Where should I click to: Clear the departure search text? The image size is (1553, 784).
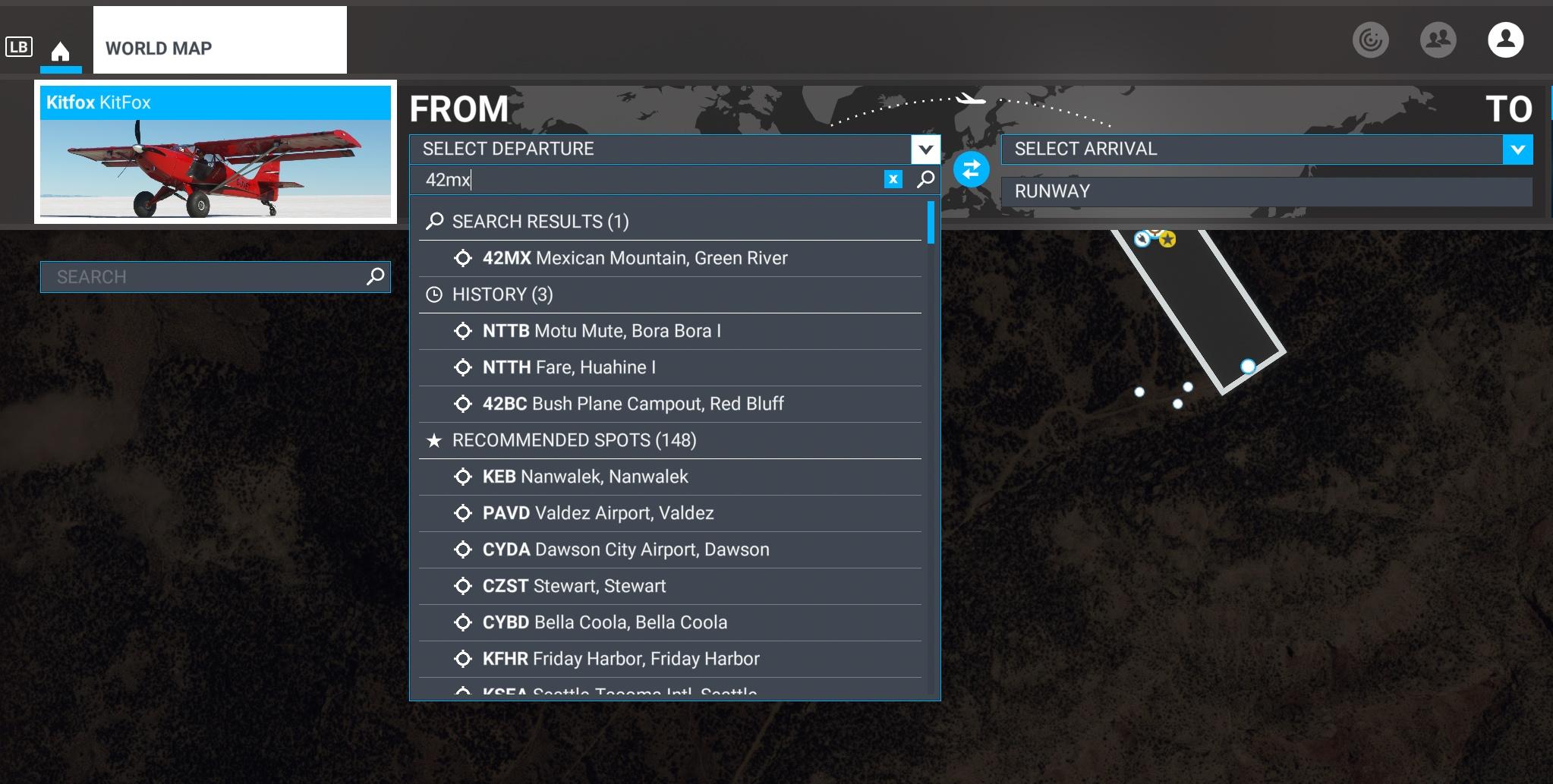click(x=893, y=179)
